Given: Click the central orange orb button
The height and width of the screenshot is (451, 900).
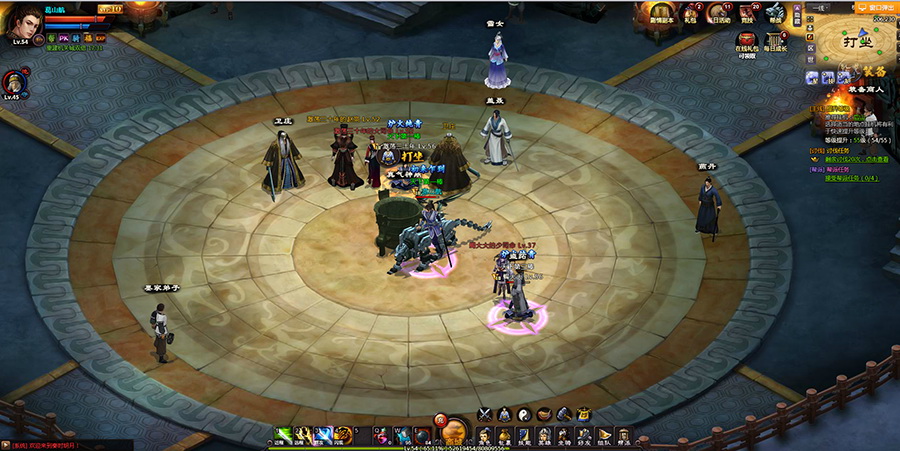Looking at the screenshot, I should pos(453,432).
